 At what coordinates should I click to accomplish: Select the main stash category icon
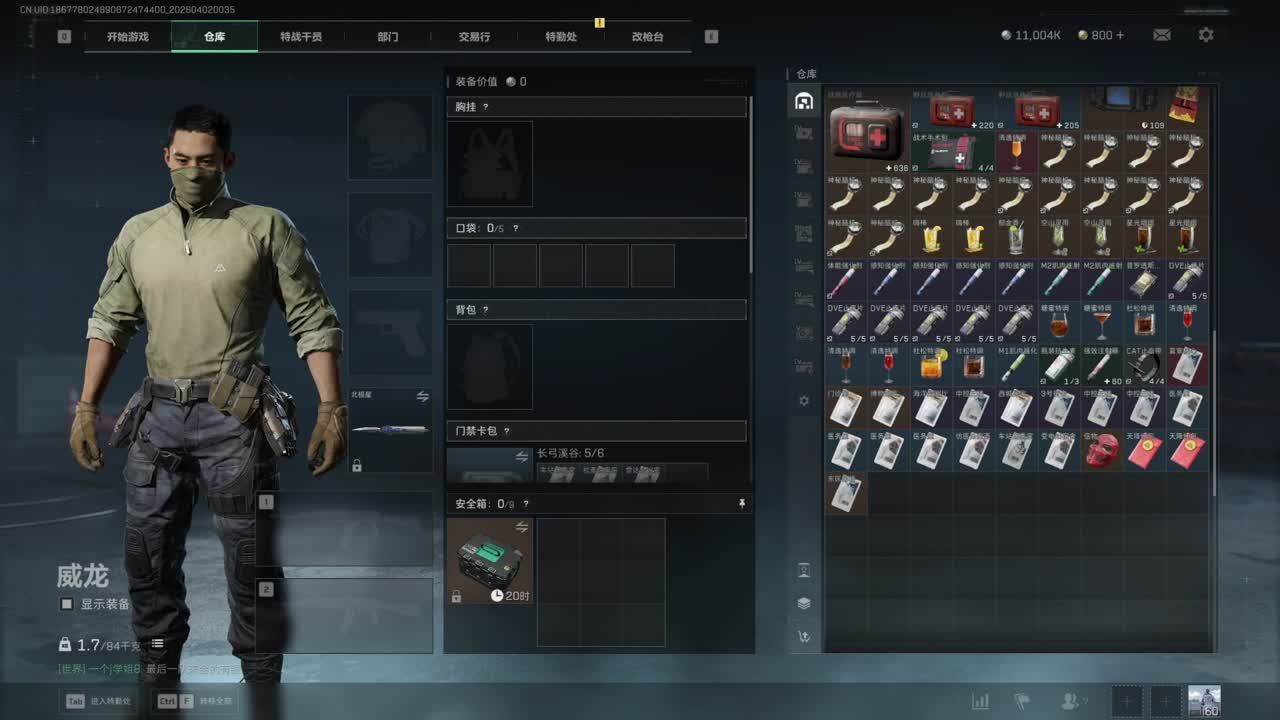804,101
